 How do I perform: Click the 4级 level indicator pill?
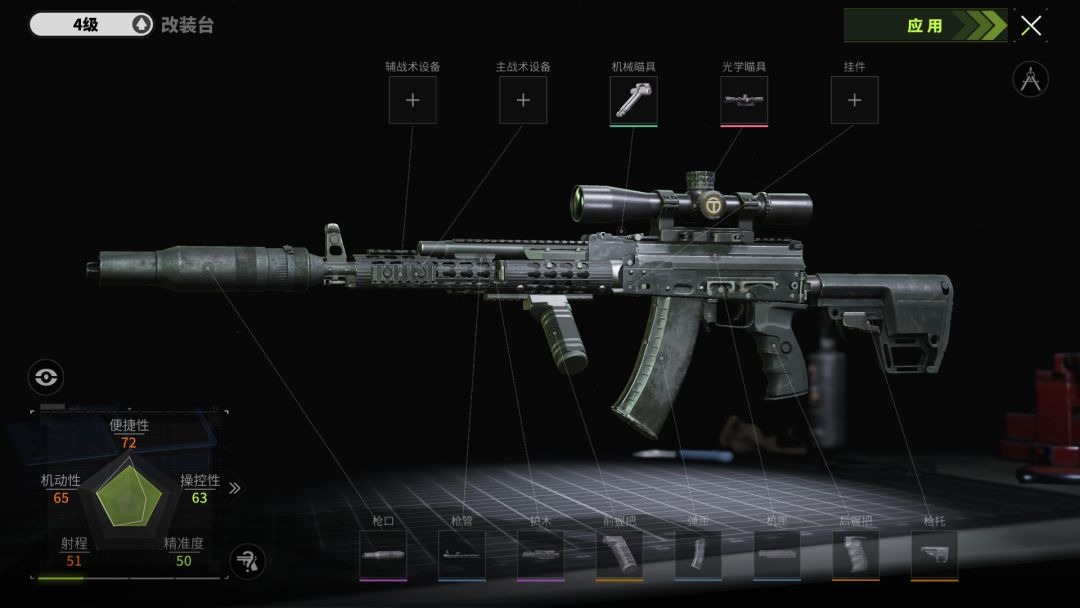[x=90, y=25]
